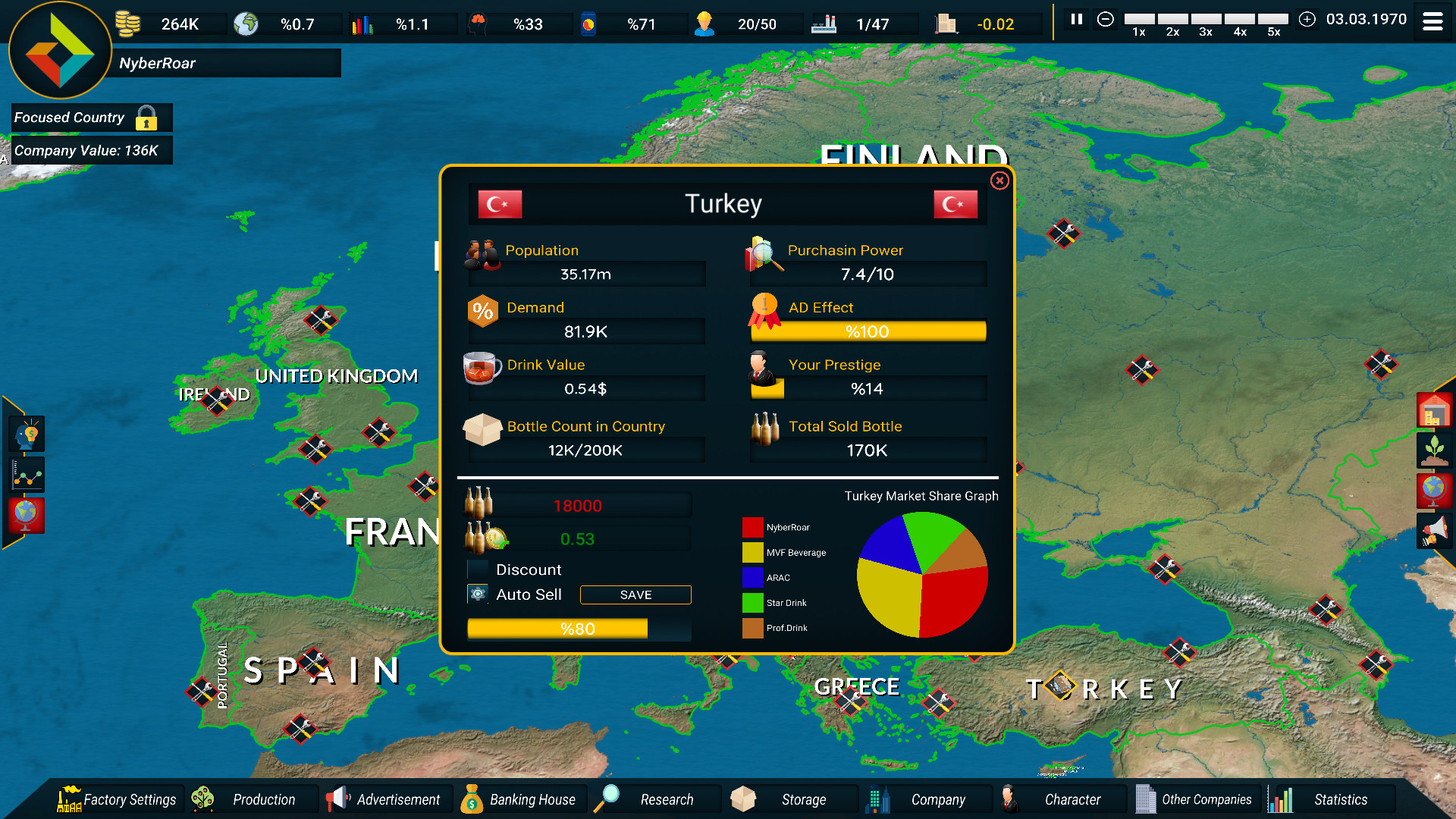Pause the game with the pause control

tap(1076, 20)
